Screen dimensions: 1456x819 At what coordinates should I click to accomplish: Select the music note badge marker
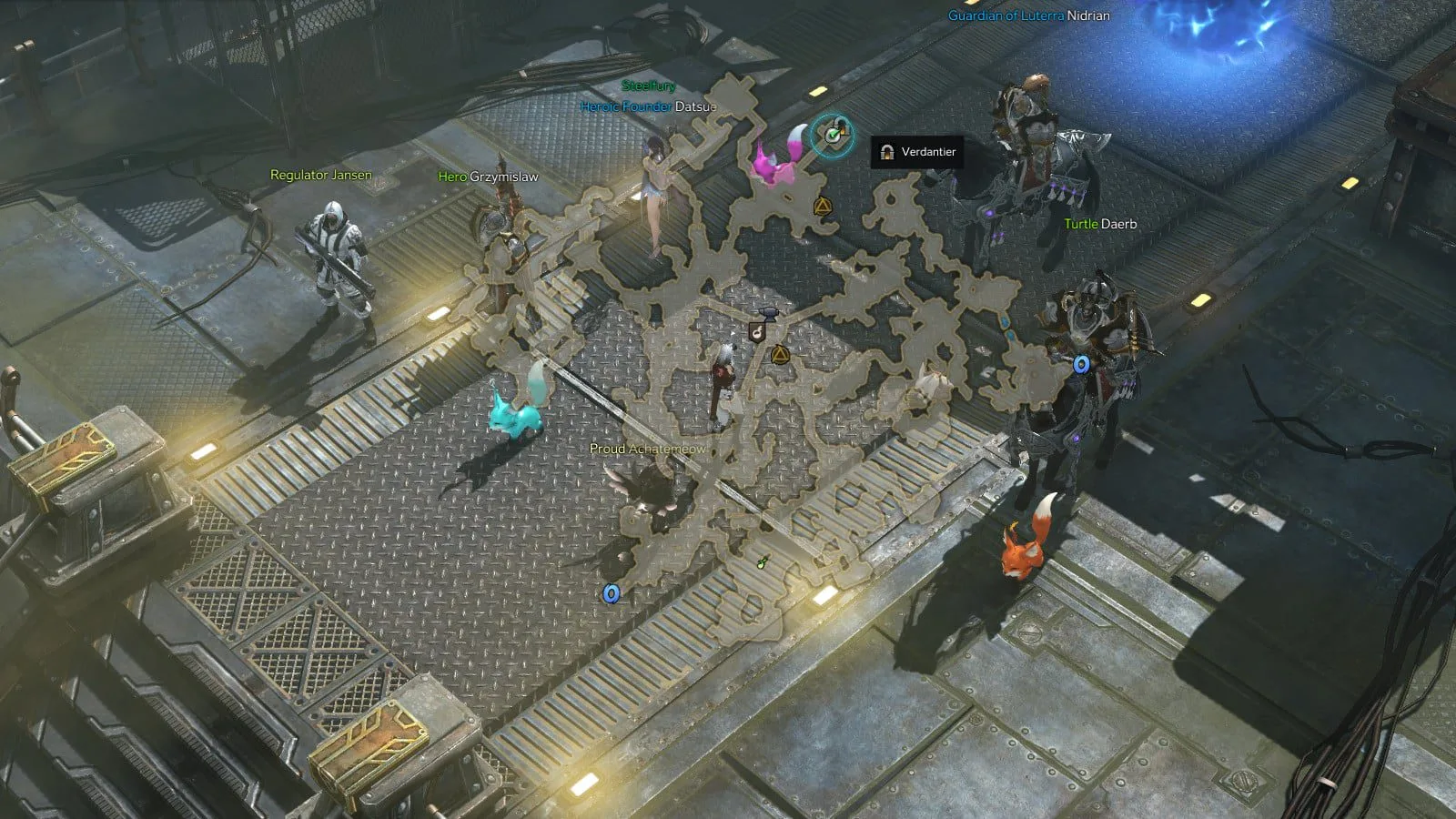click(755, 333)
